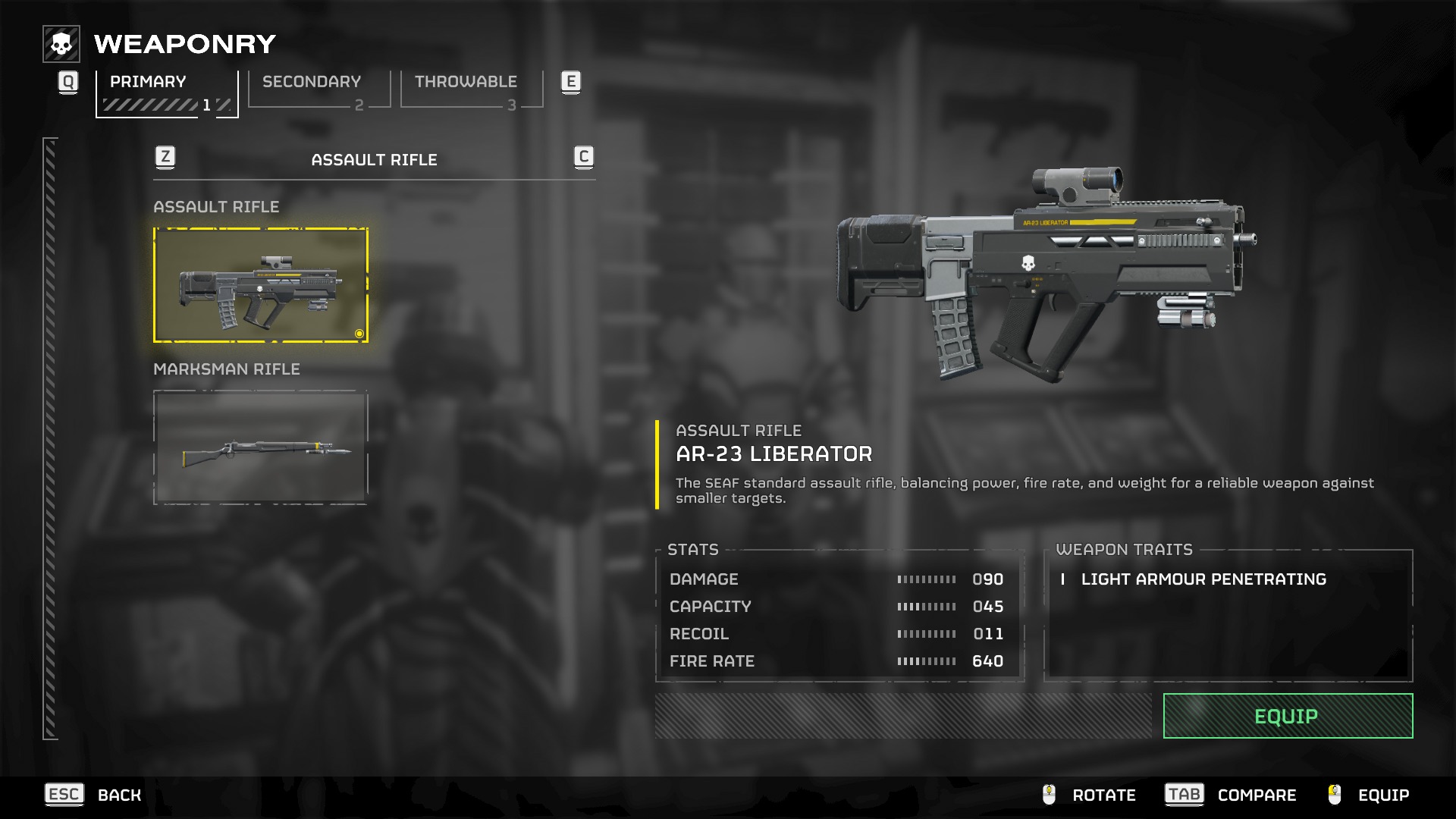
Task: Choose the marksman rifle tile
Action: 260,447
